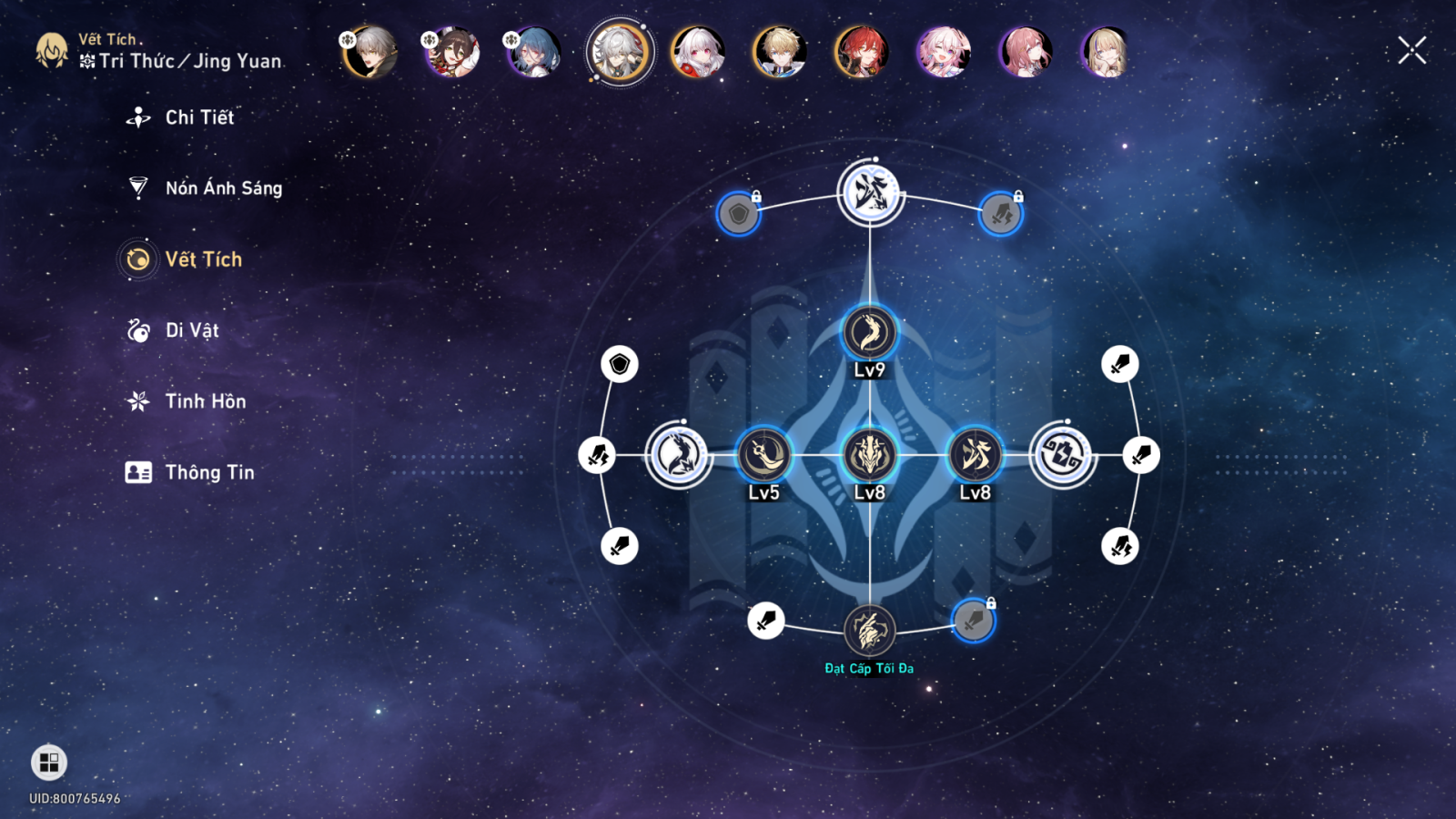Select the Lv5 trace node

tap(763, 455)
